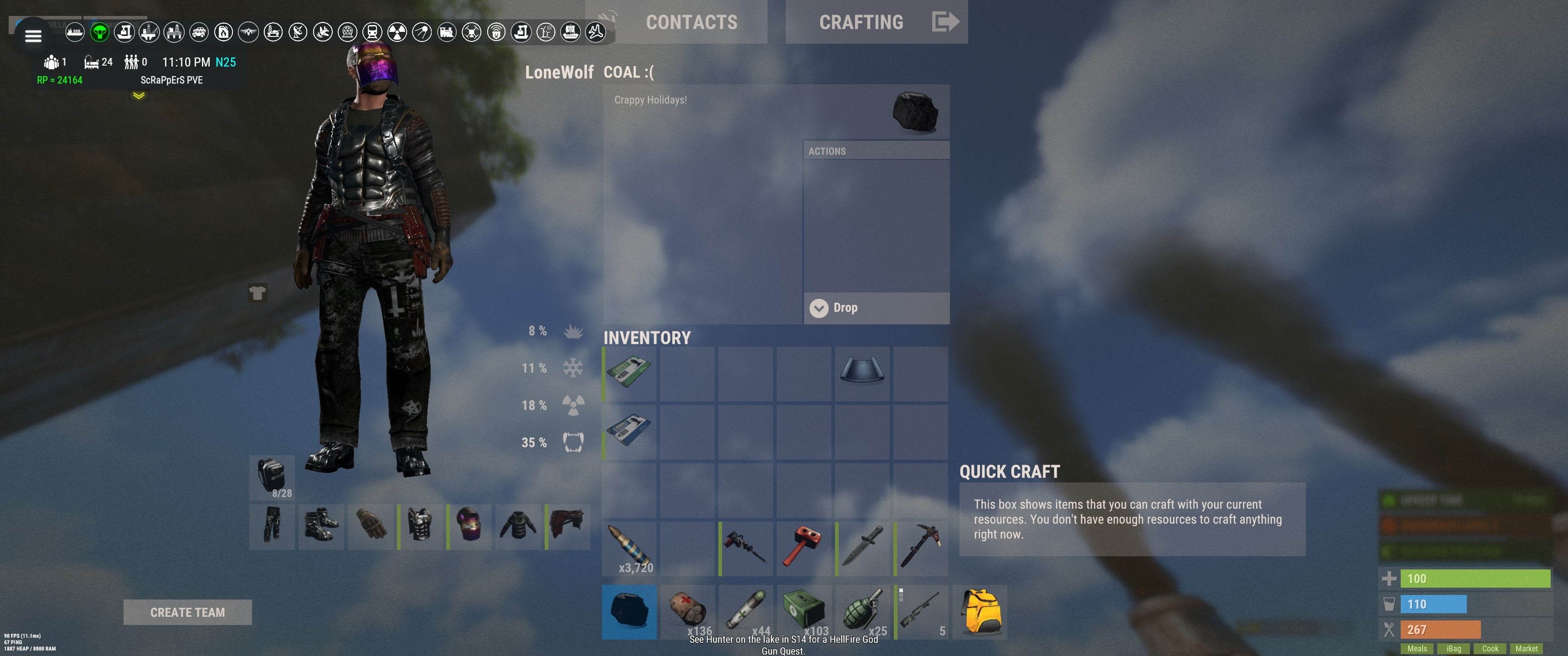Select the sniper rifle hotbar slot
Screen dimensions: 1568x656
[x=921, y=612]
